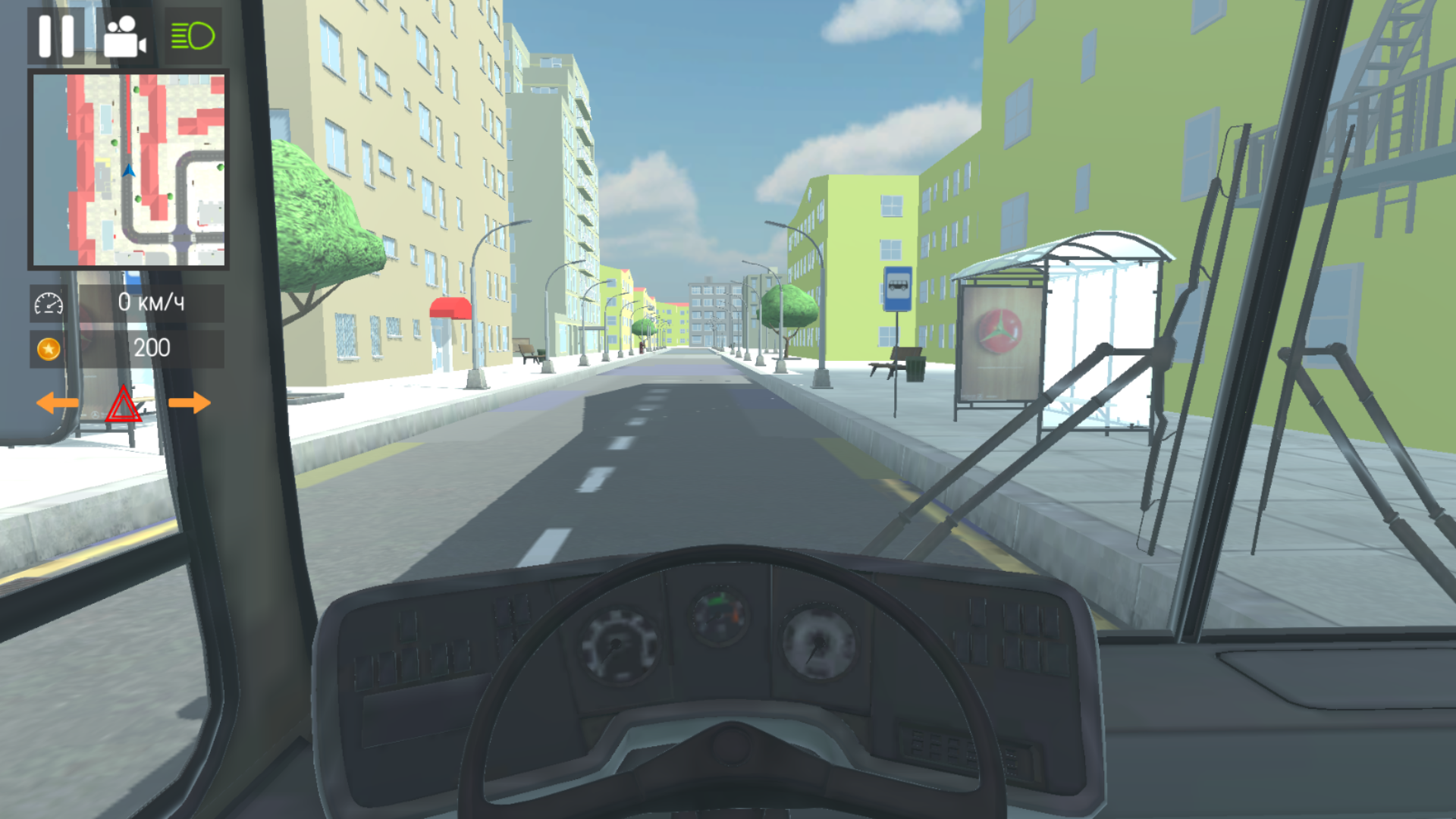
Task: Click the gold star coin icon
Action: 49,349
